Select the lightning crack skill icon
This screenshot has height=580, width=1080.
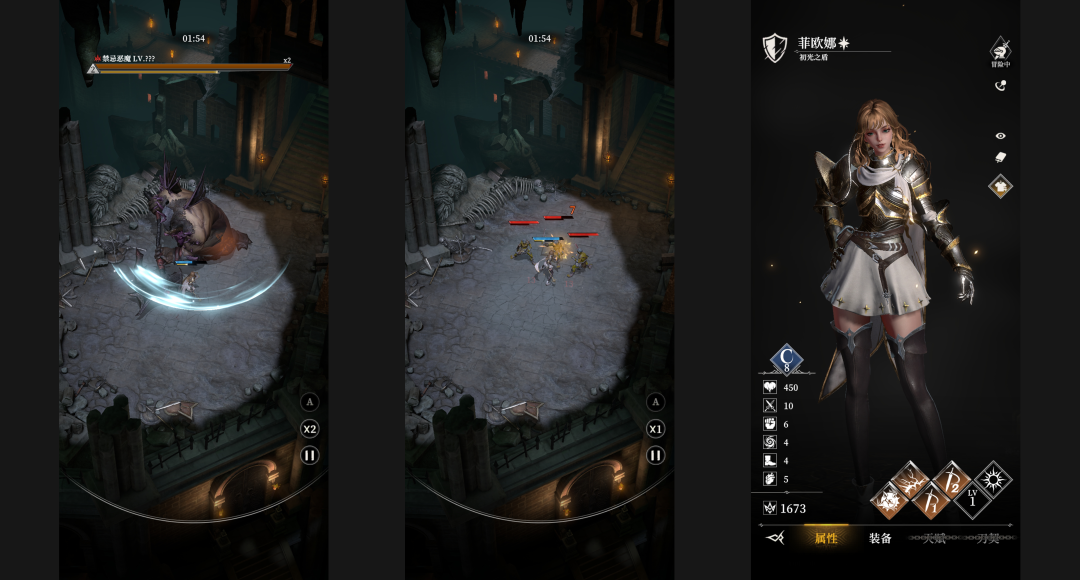[x=910, y=481]
